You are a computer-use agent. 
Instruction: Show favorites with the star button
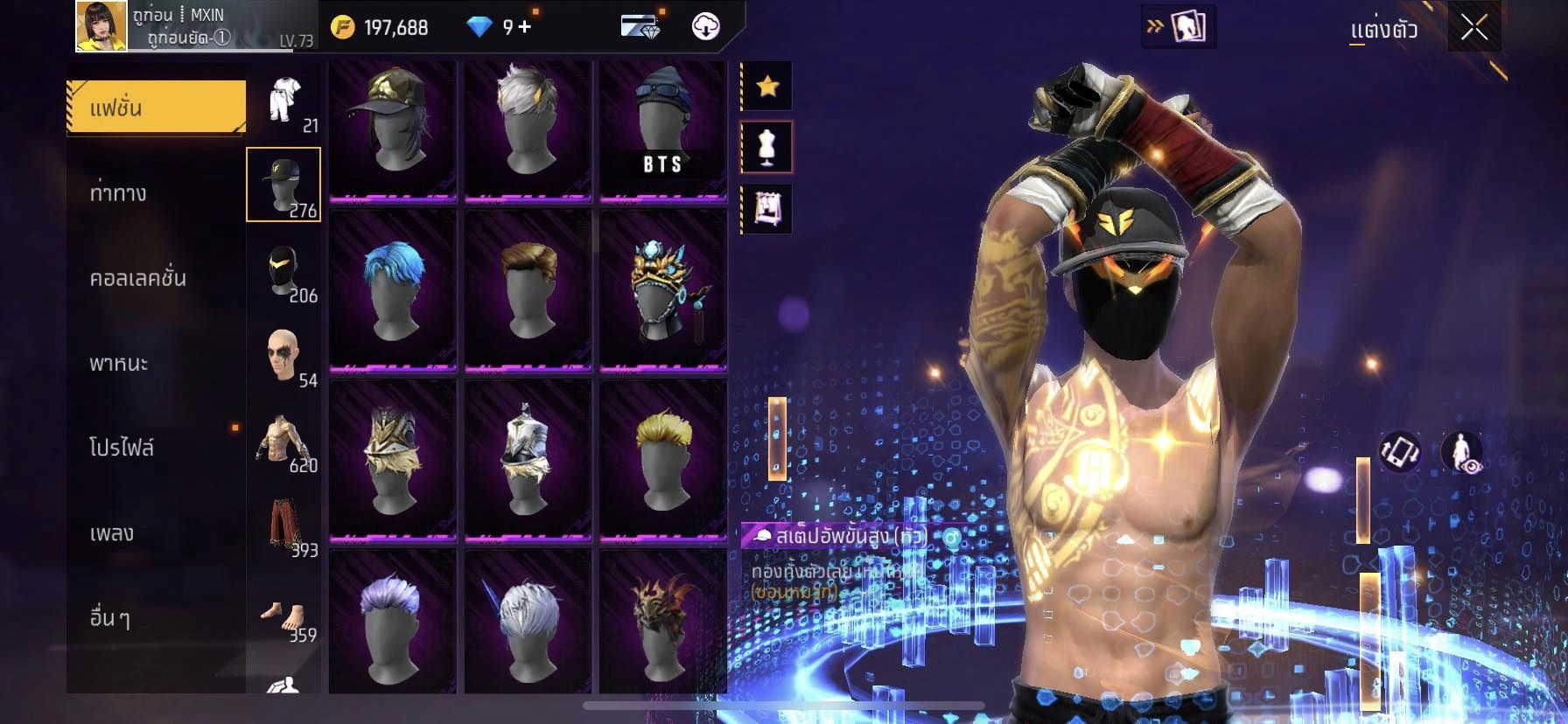(x=767, y=86)
